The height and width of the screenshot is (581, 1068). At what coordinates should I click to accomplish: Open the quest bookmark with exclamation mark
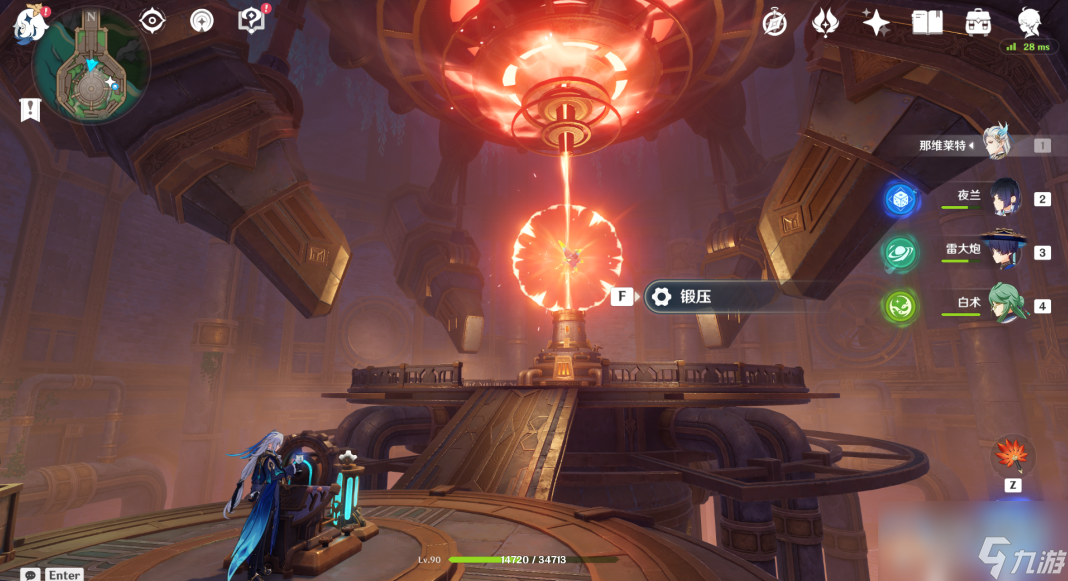(29, 110)
